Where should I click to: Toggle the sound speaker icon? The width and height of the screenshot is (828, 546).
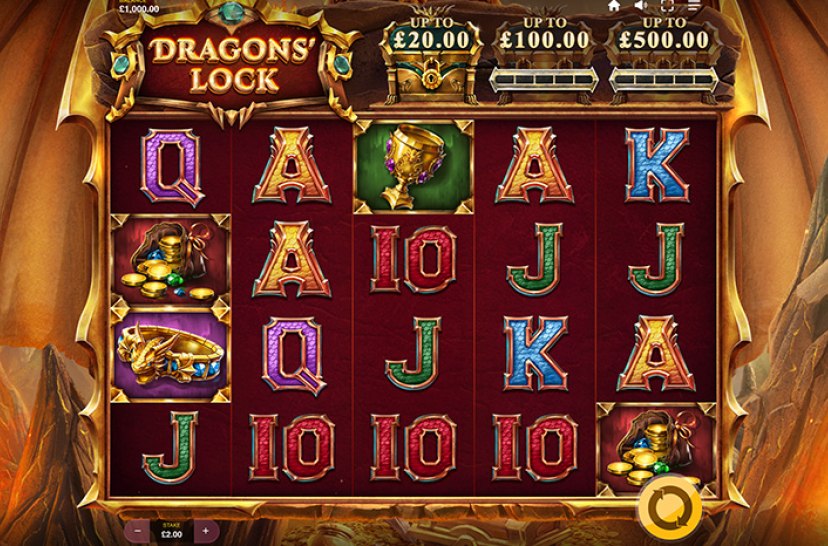[640, 6]
